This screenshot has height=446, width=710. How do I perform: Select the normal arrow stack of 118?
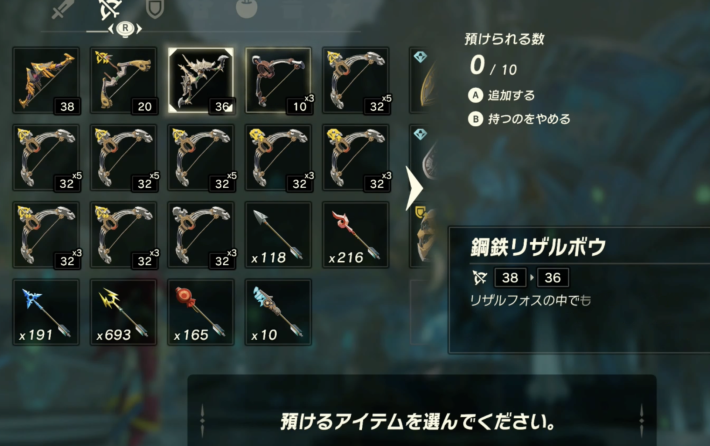tap(279, 234)
